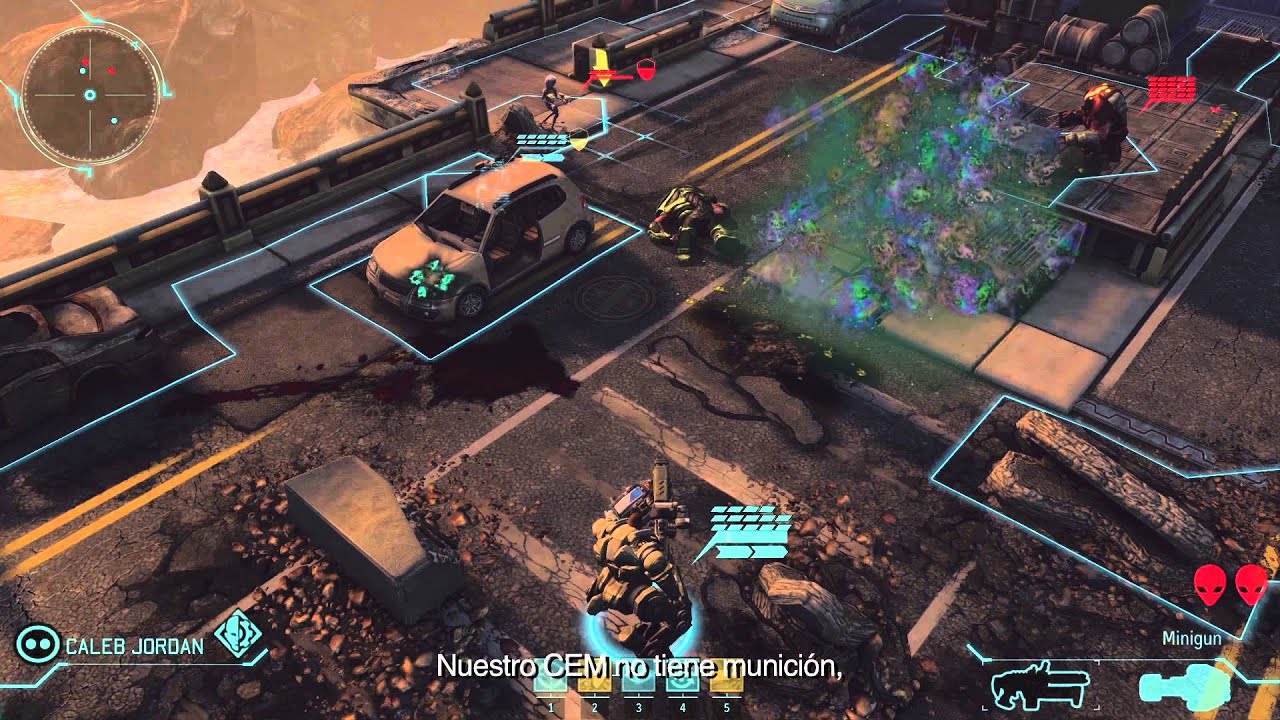
Task: Use the ability in slot 3
Action: (x=639, y=684)
